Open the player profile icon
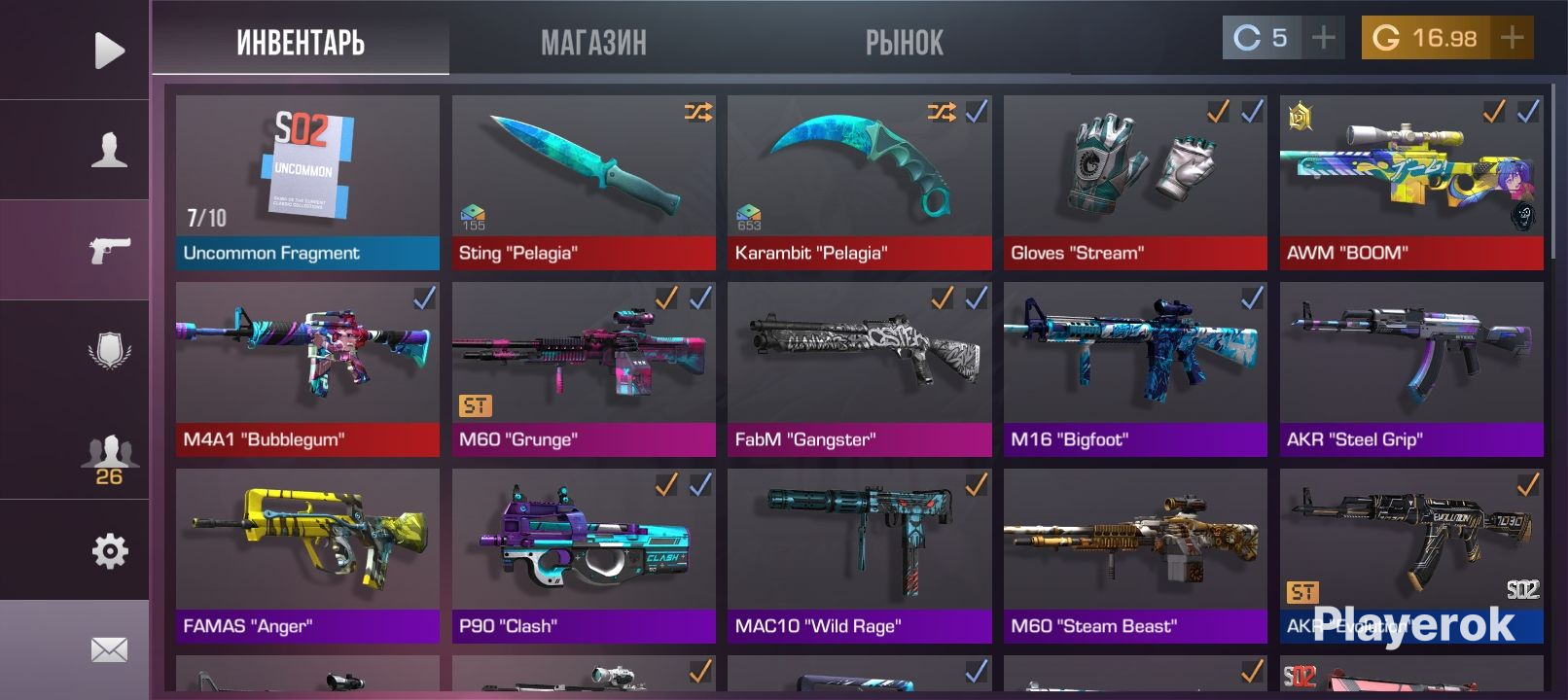Viewport: 1568px width, 700px height. (109, 151)
